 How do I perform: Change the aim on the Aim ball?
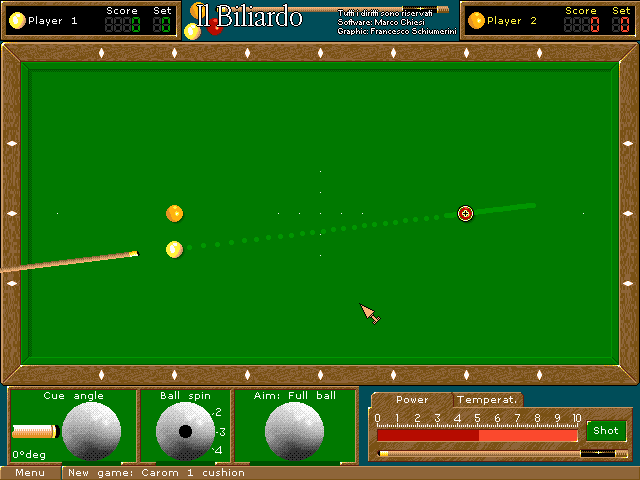point(294,432)
